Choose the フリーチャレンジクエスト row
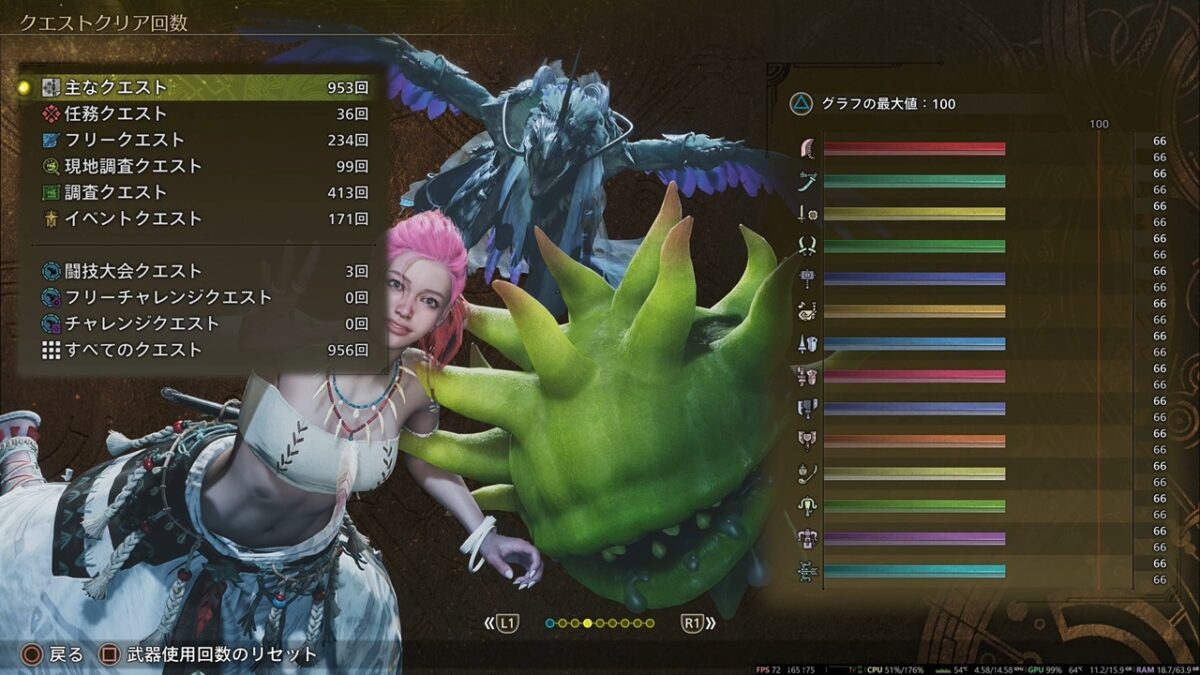1200x675 pixels. (x=200, y=297)
